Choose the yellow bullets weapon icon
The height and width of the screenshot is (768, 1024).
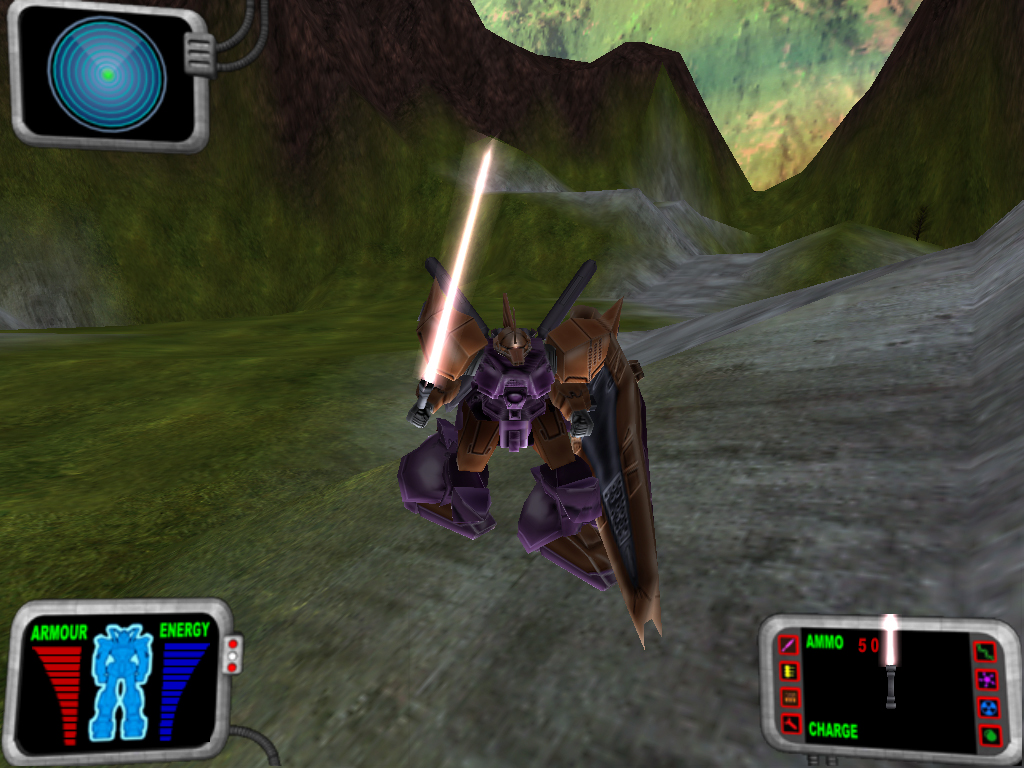point(789,670)
